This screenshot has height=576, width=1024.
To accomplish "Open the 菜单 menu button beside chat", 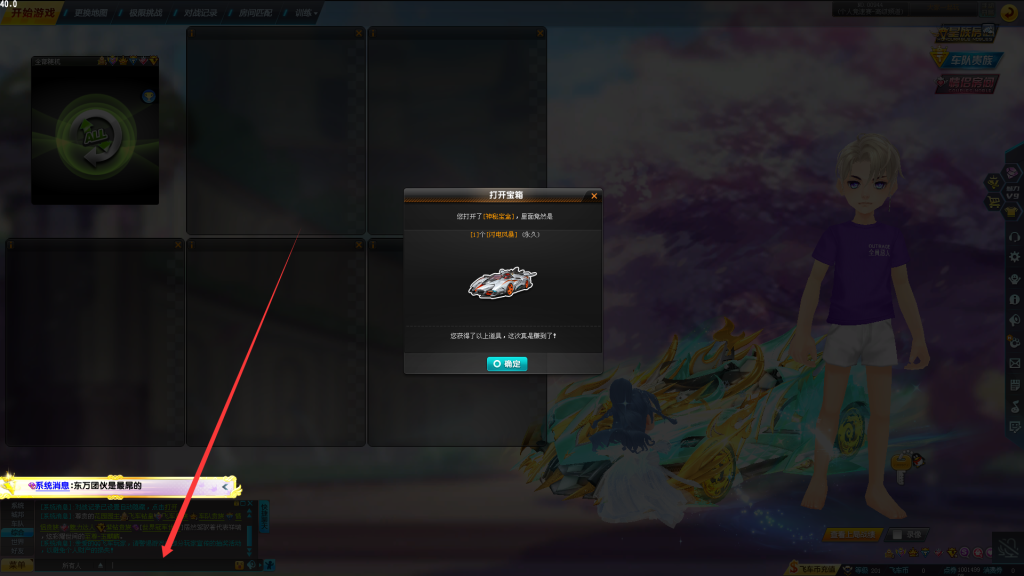I will (17, 565).
